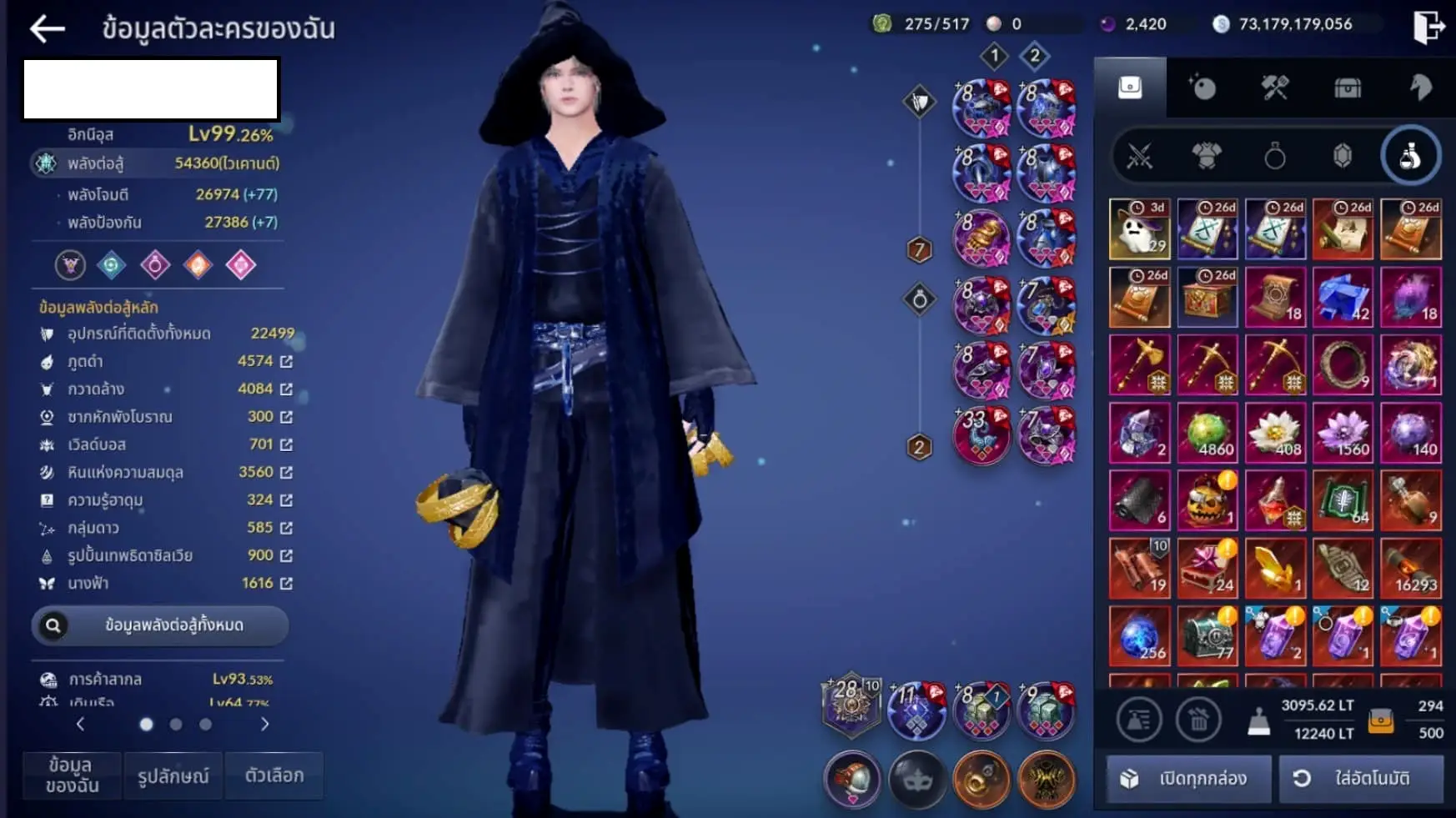Exit via the door icon
The image size is (1456, 818).
1428,27
